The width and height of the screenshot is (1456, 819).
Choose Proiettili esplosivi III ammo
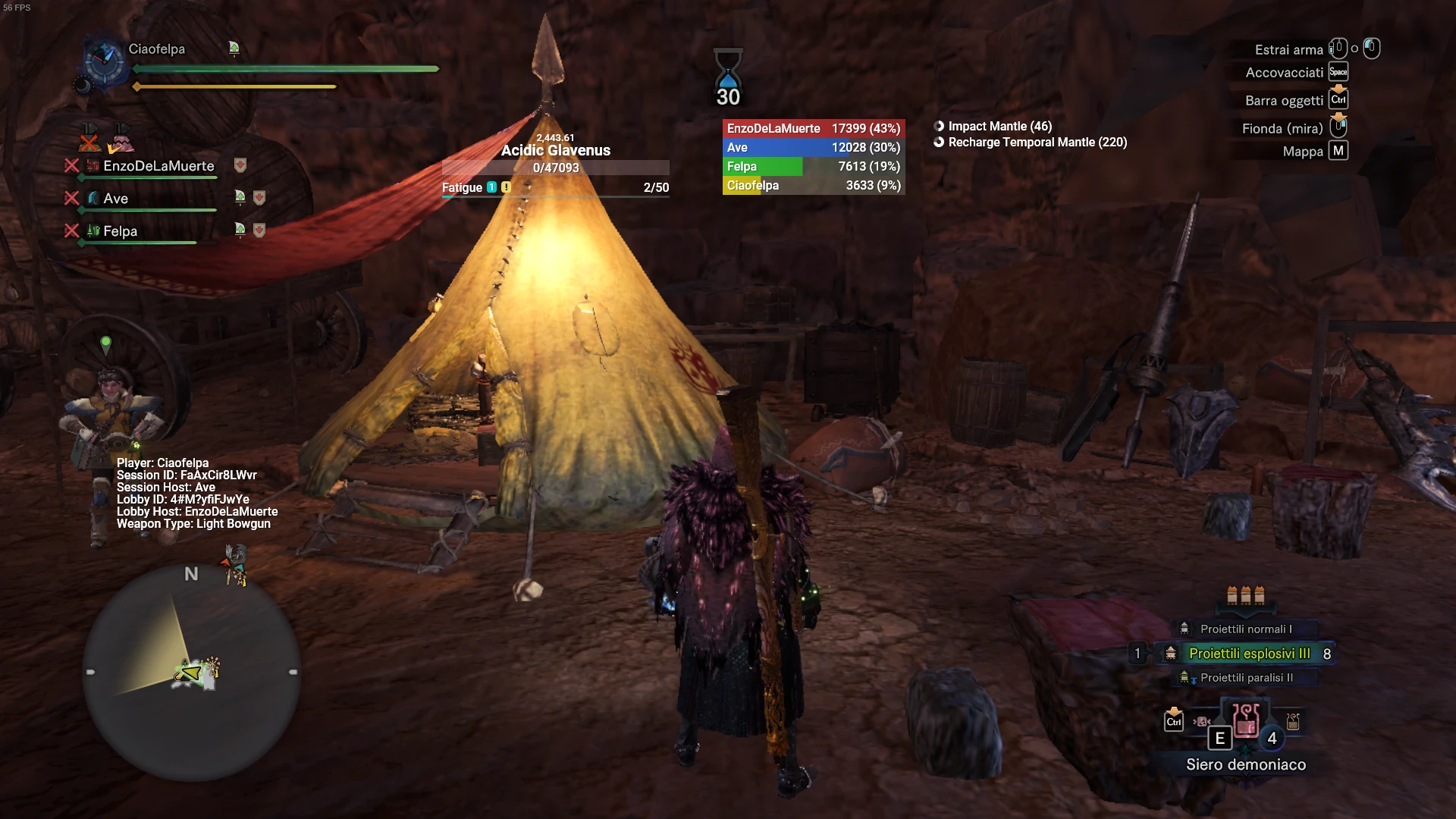[1248, 654]
